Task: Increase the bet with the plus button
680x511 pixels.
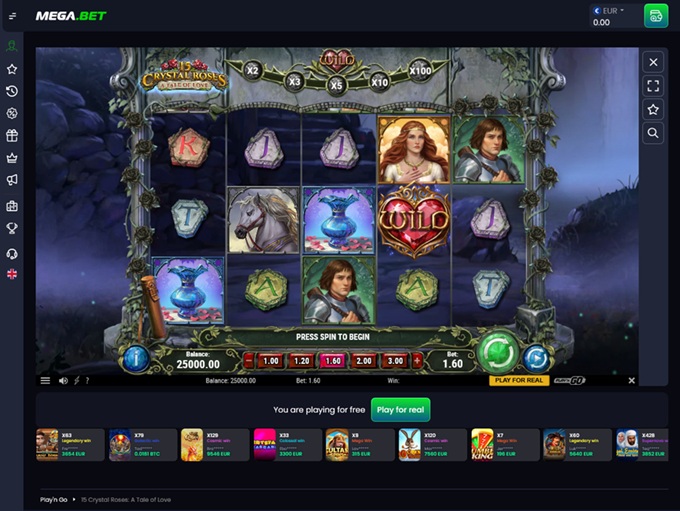Action: click(x=418, y=361)
